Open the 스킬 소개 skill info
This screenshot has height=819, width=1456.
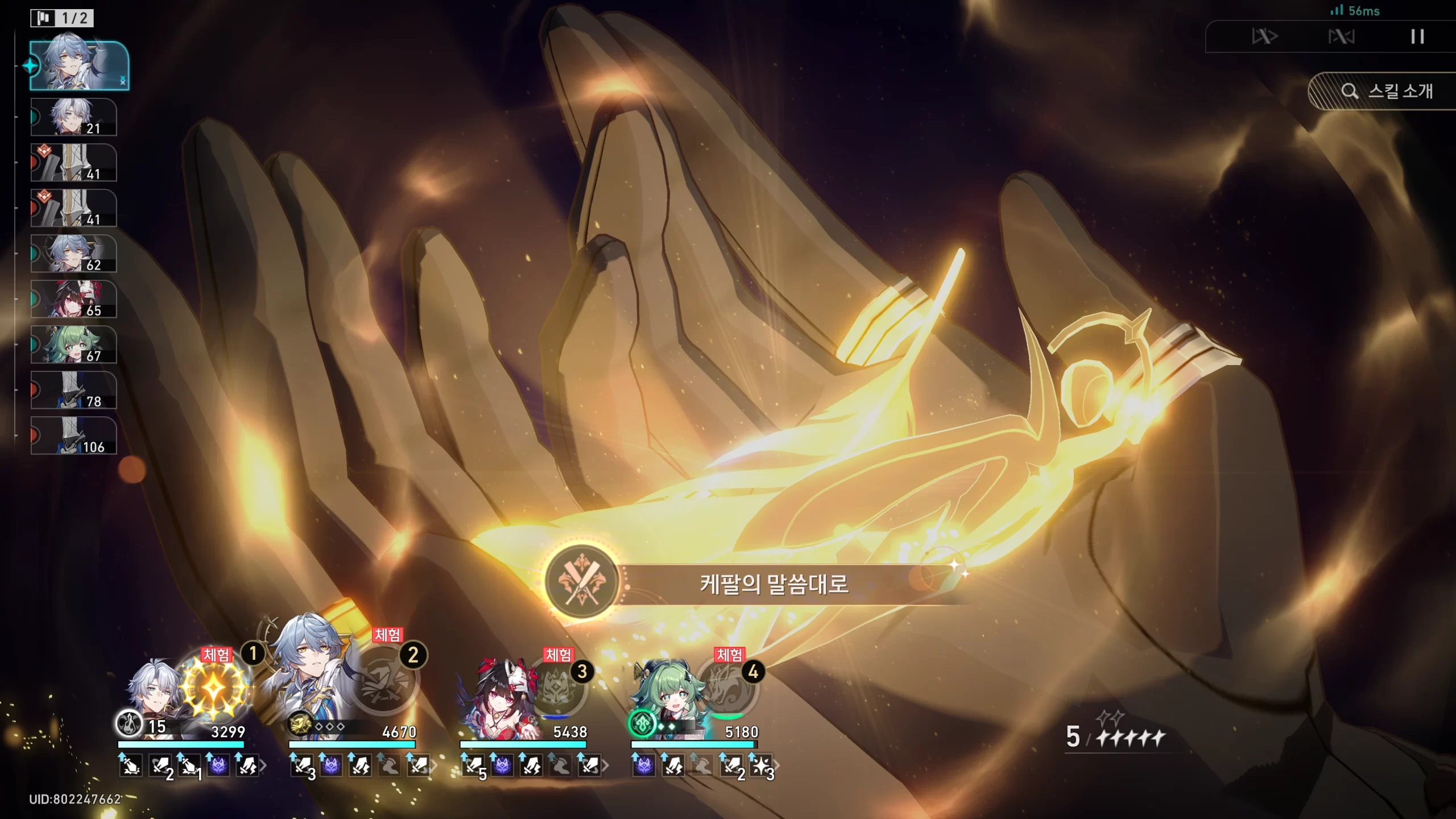[x=1388, y=91]
